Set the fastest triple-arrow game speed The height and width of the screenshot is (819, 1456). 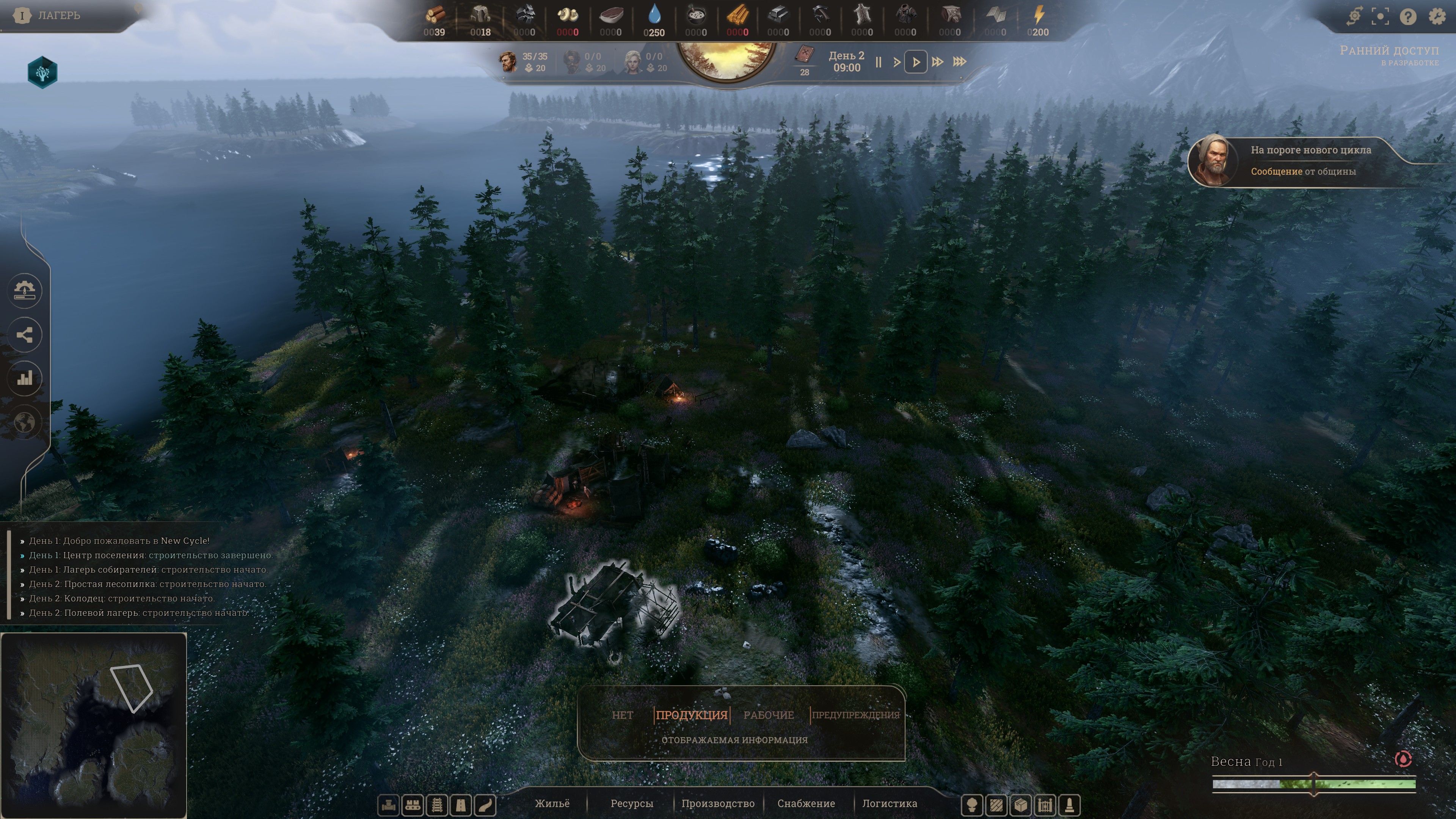pos(960,61)
